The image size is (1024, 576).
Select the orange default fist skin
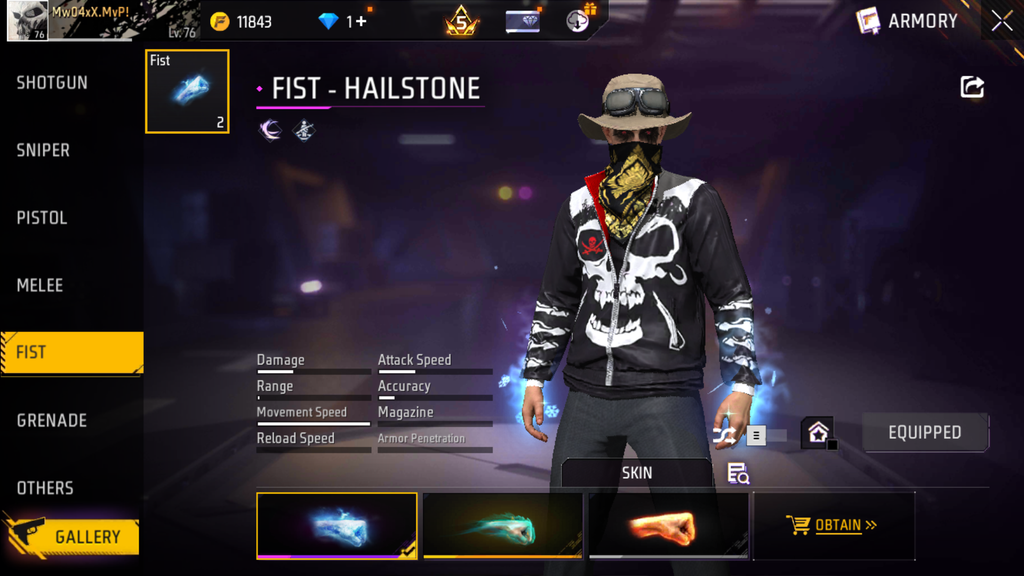pos(668,526)
